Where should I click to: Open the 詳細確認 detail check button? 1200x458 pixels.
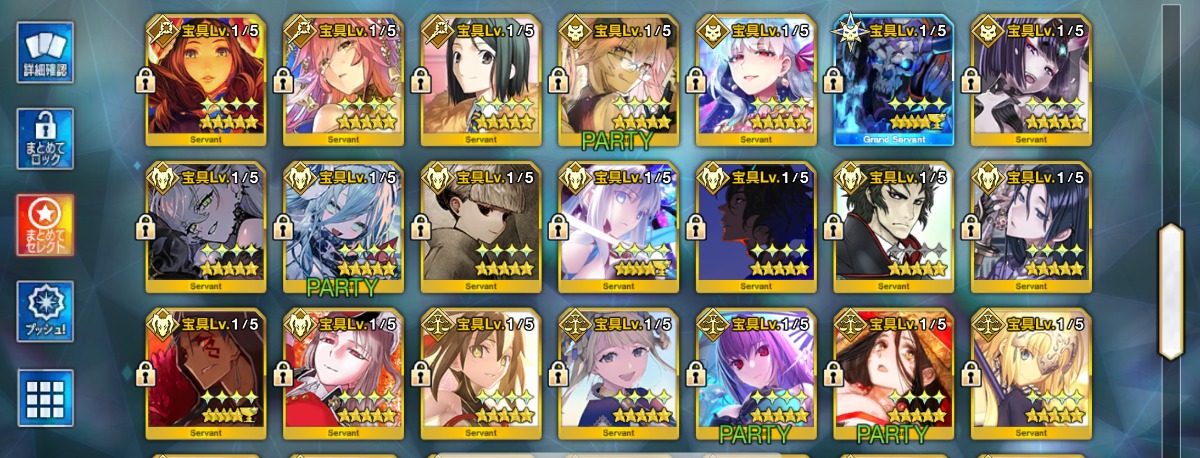coord(45,52)
